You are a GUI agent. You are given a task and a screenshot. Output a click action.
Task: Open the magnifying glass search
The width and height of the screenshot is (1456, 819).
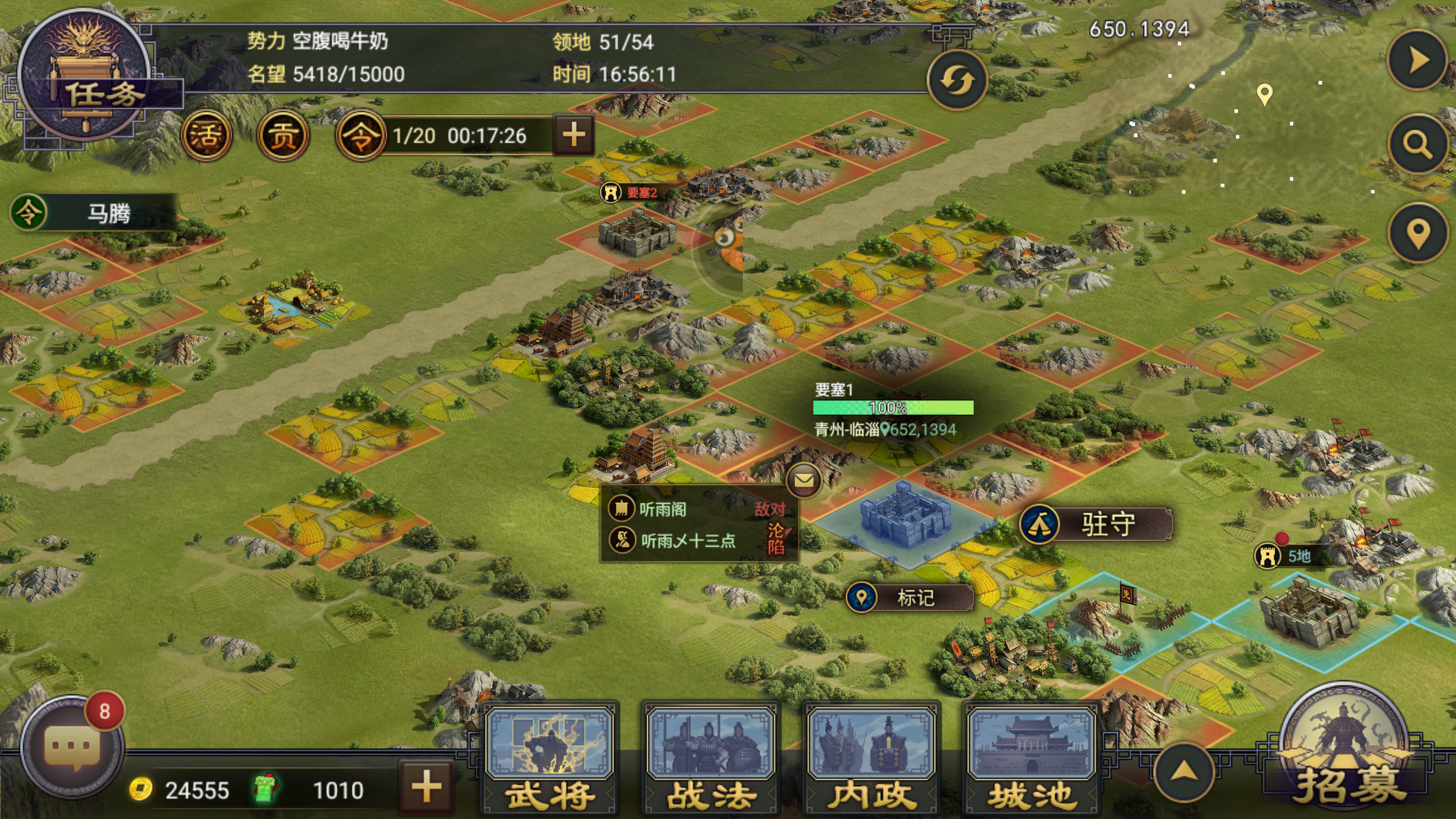(1417, 144)
